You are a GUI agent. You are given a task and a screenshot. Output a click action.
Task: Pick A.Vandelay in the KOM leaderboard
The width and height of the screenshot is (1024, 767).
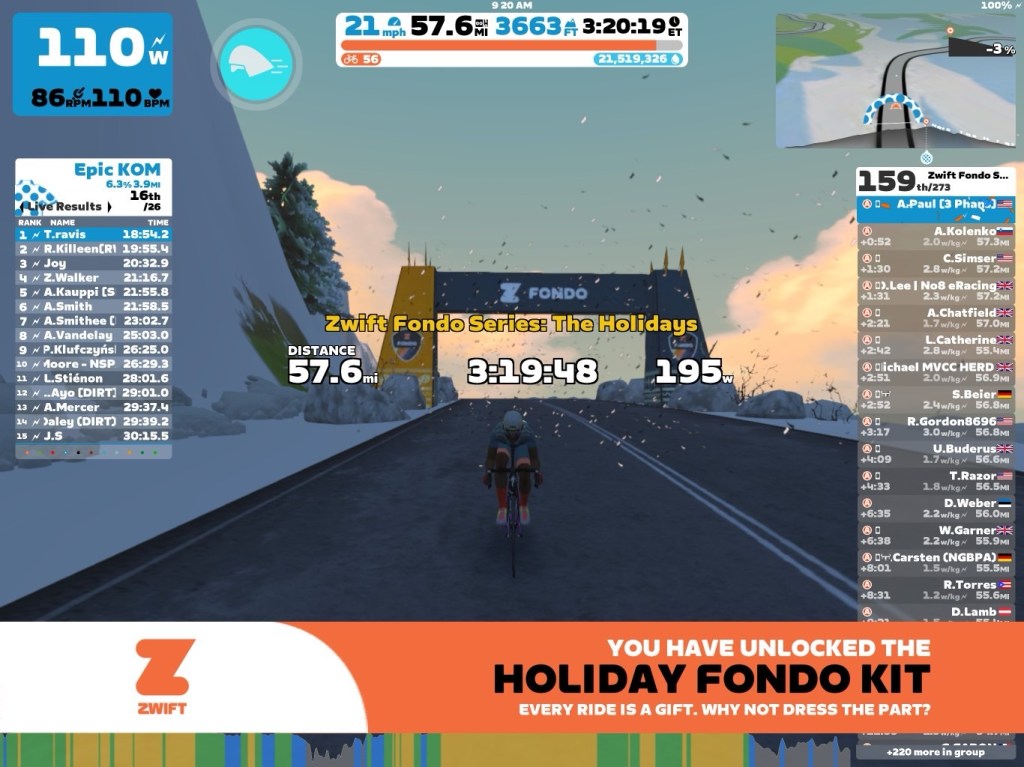(93, 335)
